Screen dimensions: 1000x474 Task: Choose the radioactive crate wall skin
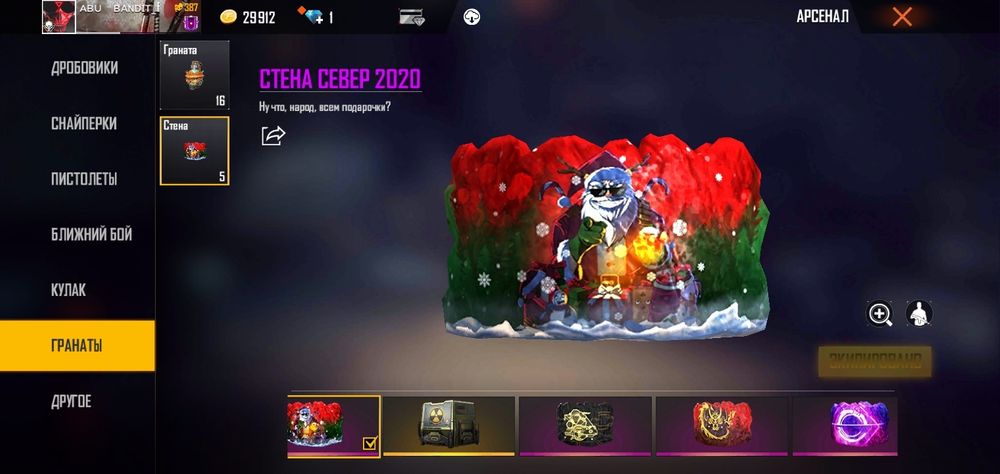click(449, 425)
